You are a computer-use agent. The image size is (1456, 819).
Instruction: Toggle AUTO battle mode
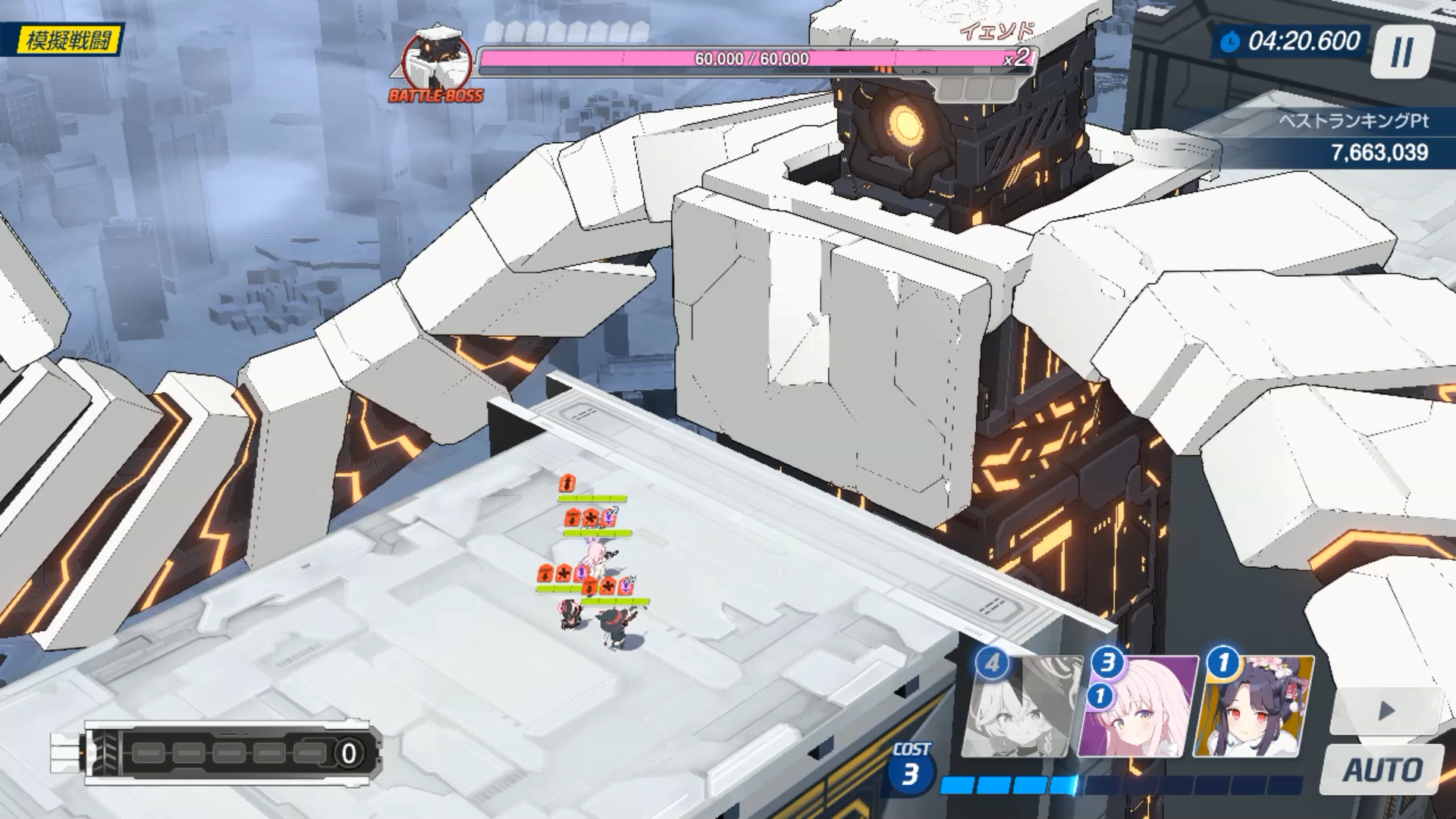click(x=1382, y=770)
